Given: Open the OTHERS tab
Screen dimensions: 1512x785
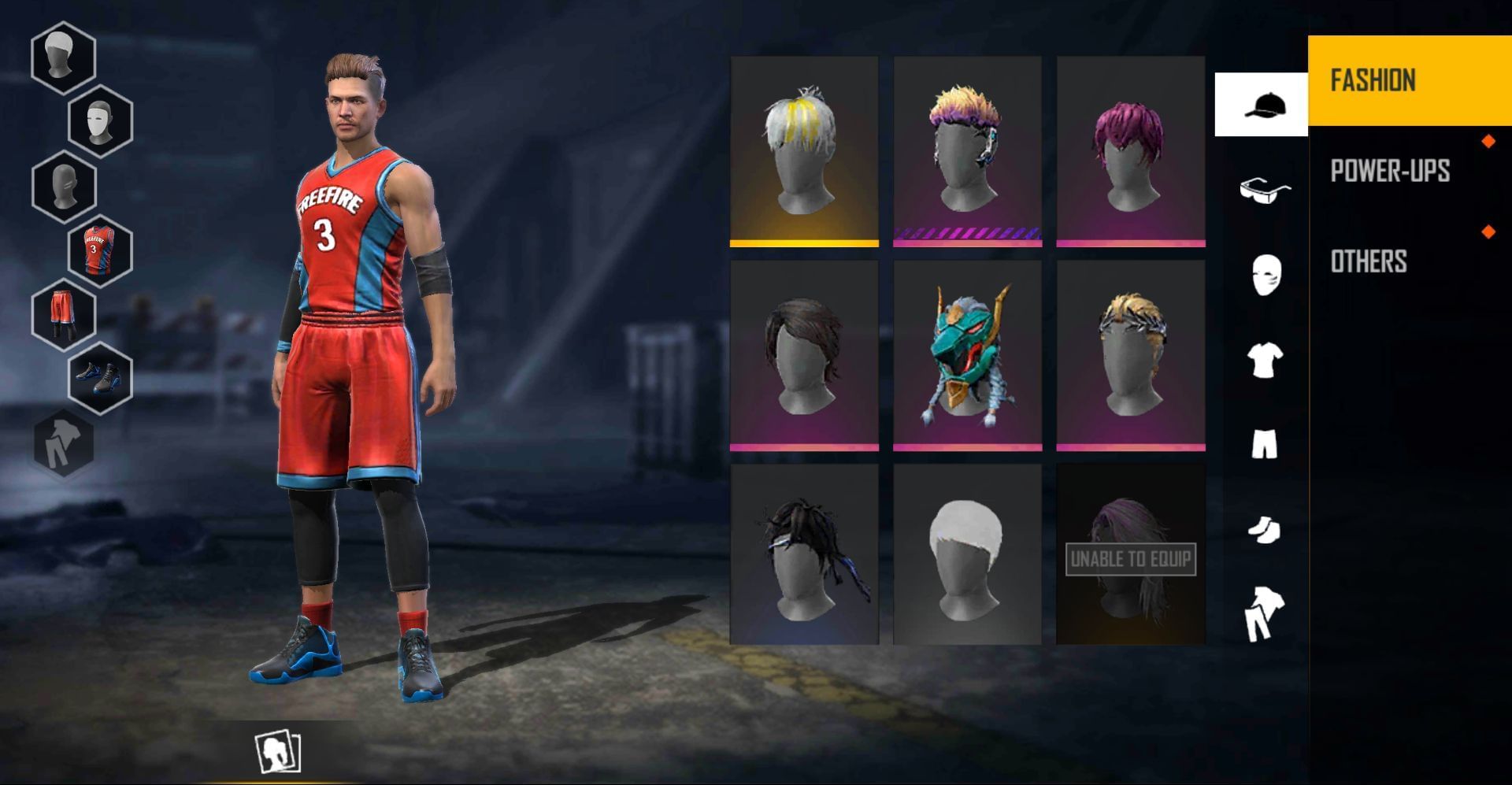Looking at the screenshot, I should 1369,262.
